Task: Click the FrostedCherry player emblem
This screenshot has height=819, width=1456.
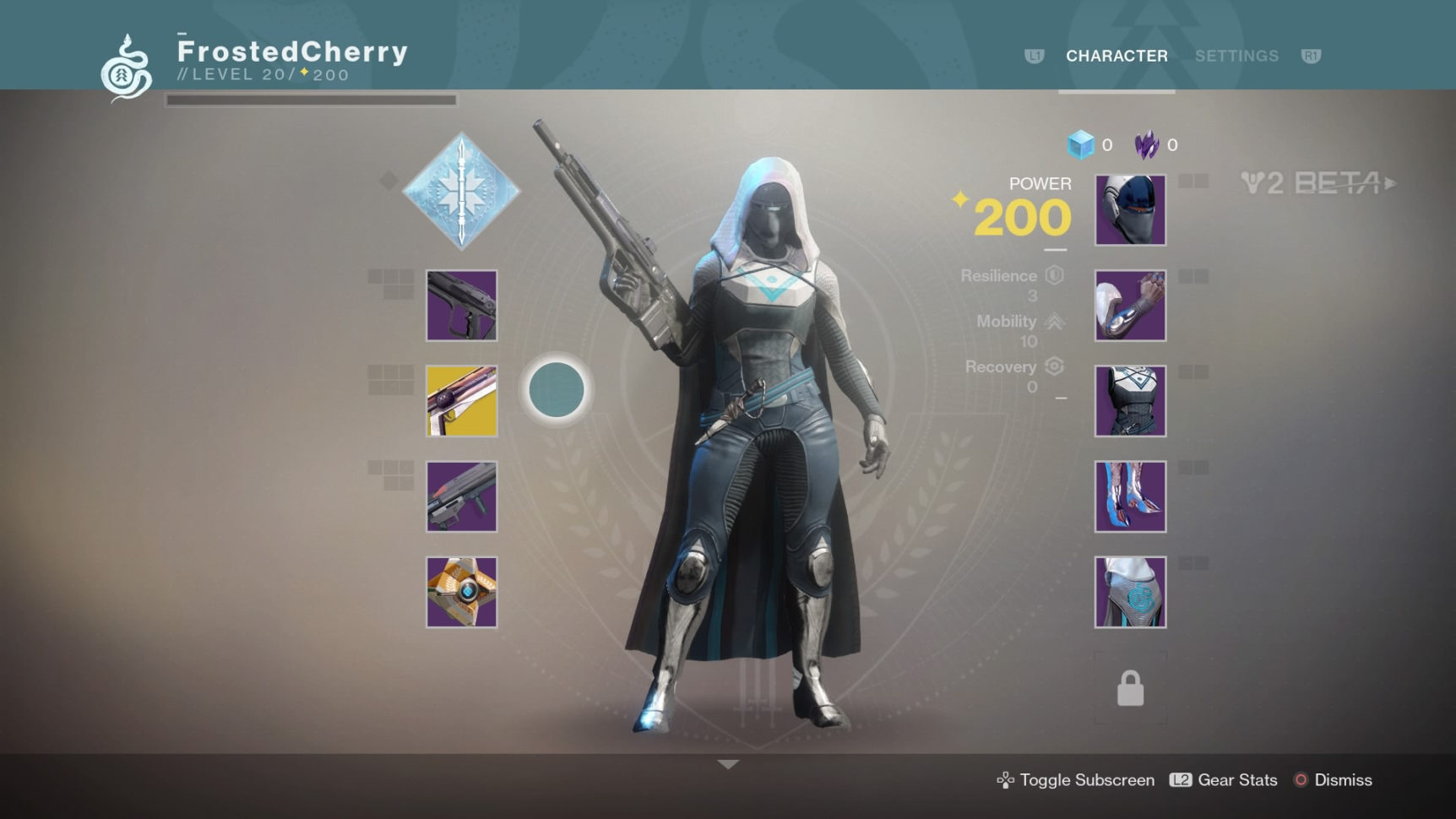Action: 127,68
